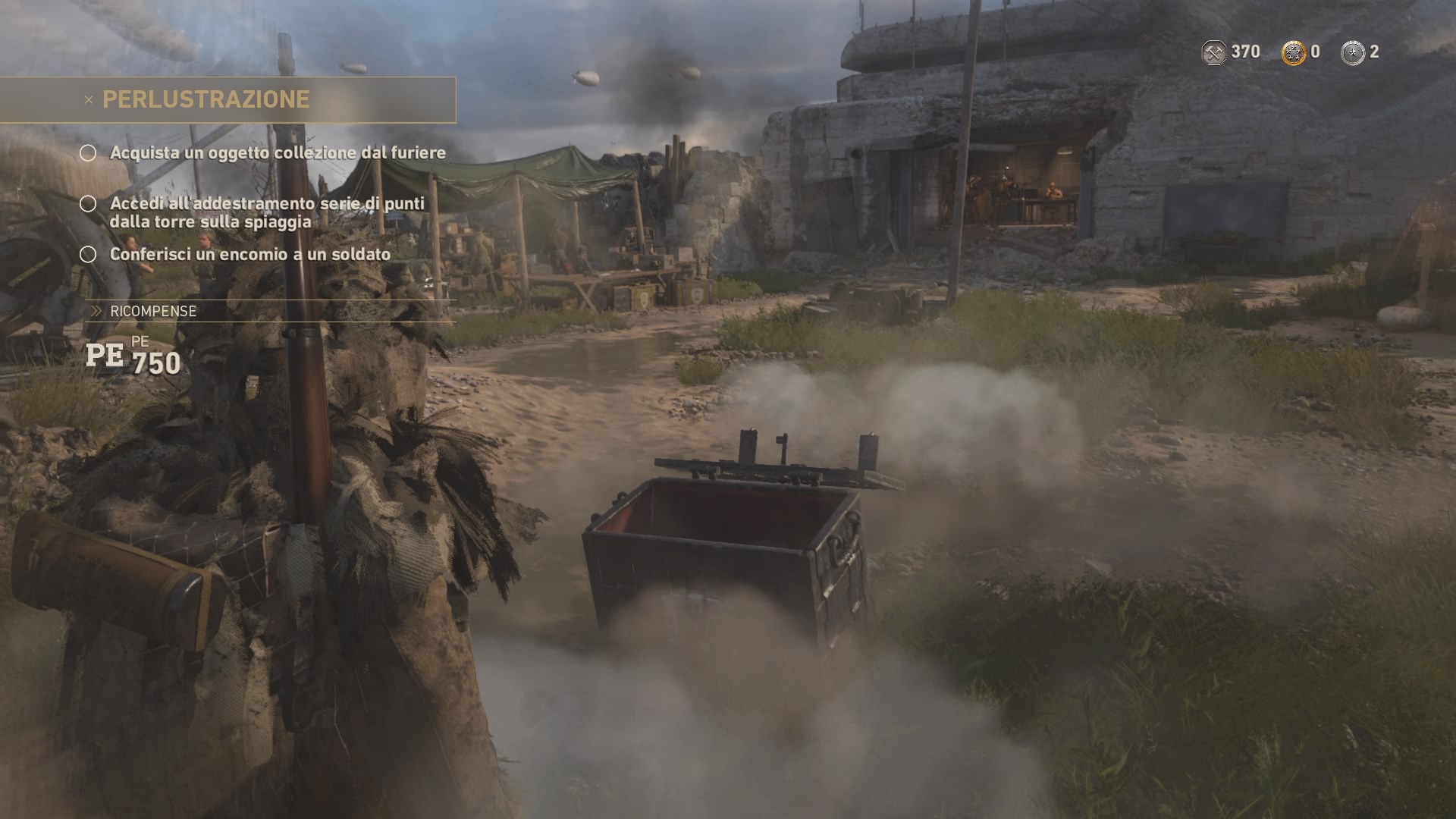The image size is (1456, 819).
Task: Click the 'Conferisci un encomio a un soldato' objective
Action: [250, 255]
